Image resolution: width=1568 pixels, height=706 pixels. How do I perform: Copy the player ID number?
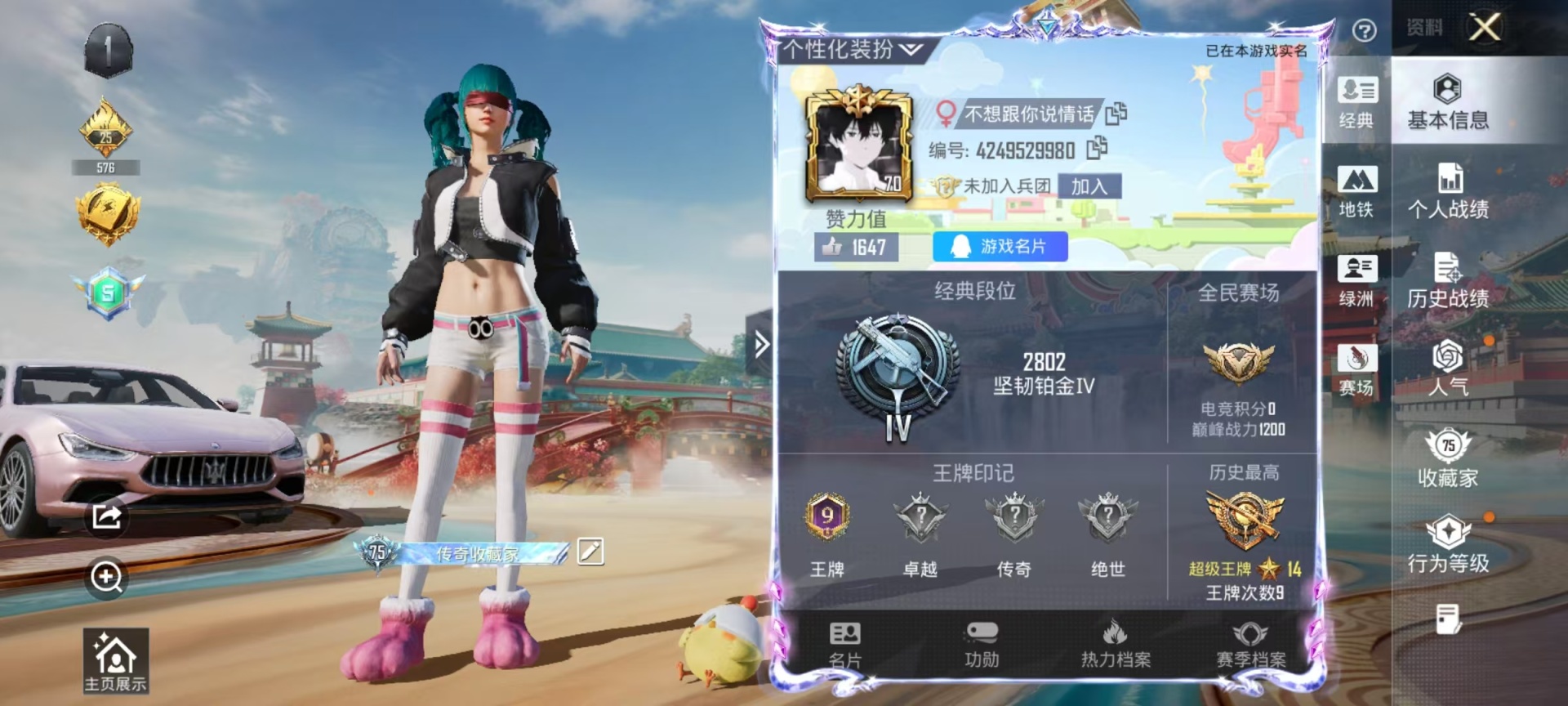[1097, 149]
